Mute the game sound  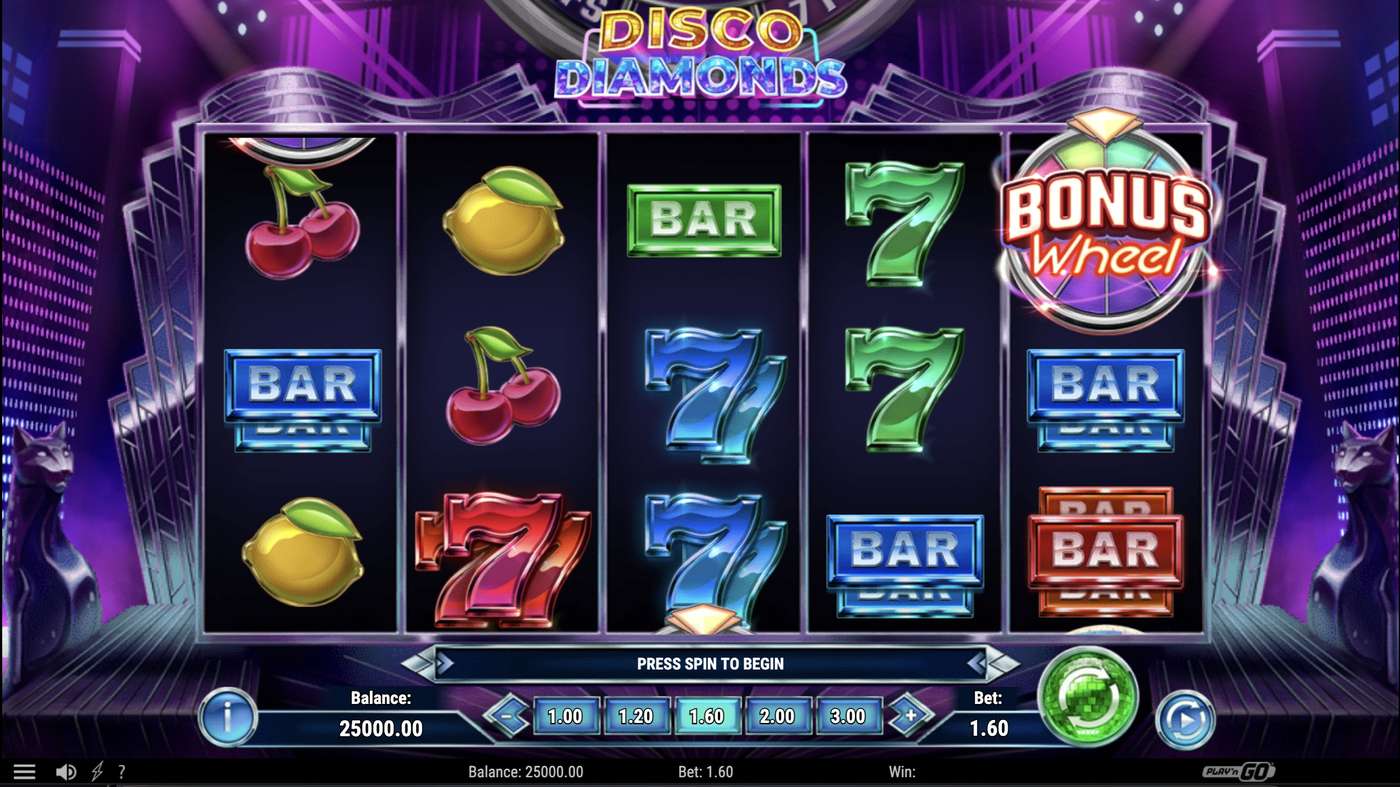click(64, 771)
